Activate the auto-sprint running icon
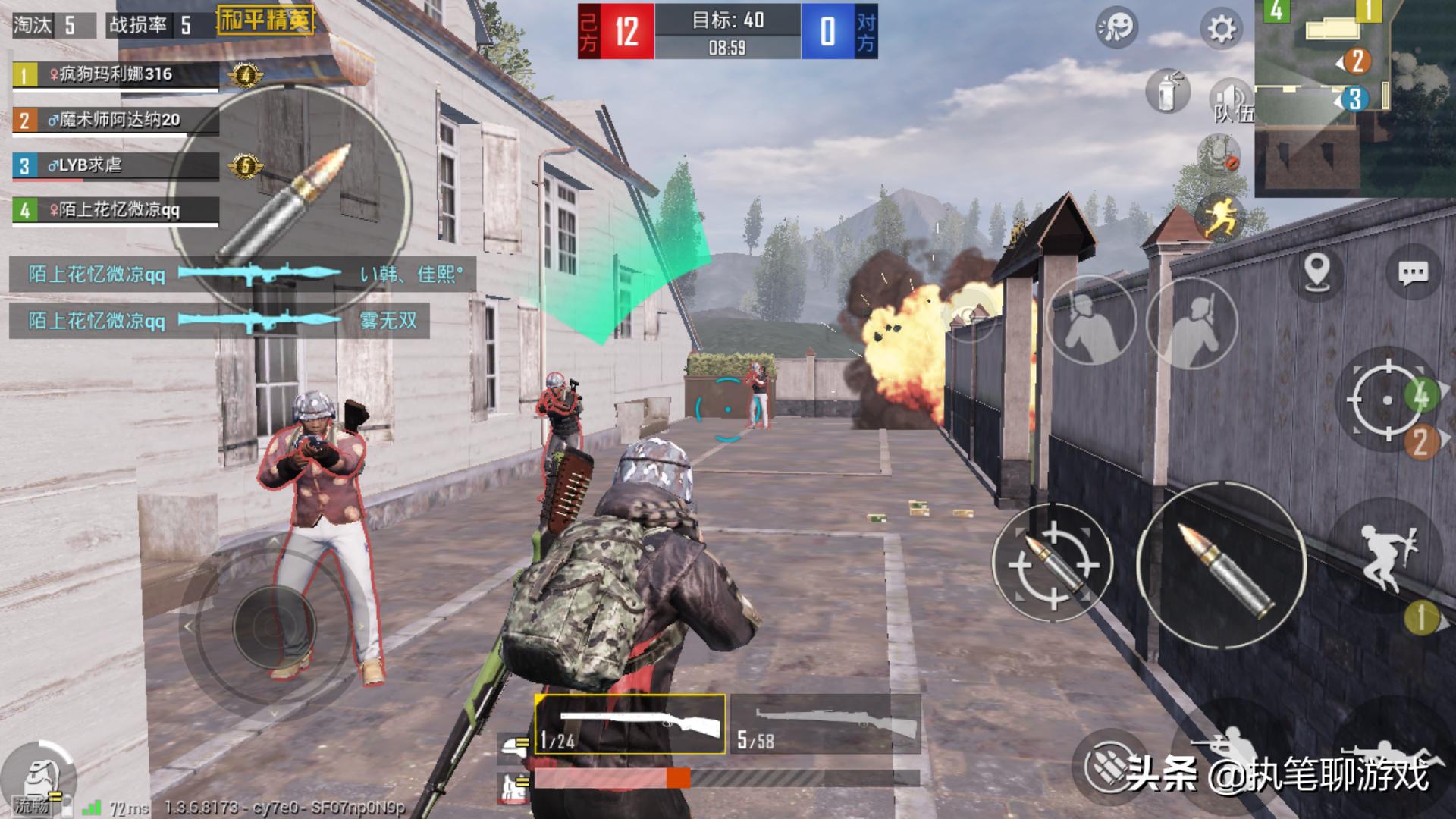 click(x=1220, y=216)
